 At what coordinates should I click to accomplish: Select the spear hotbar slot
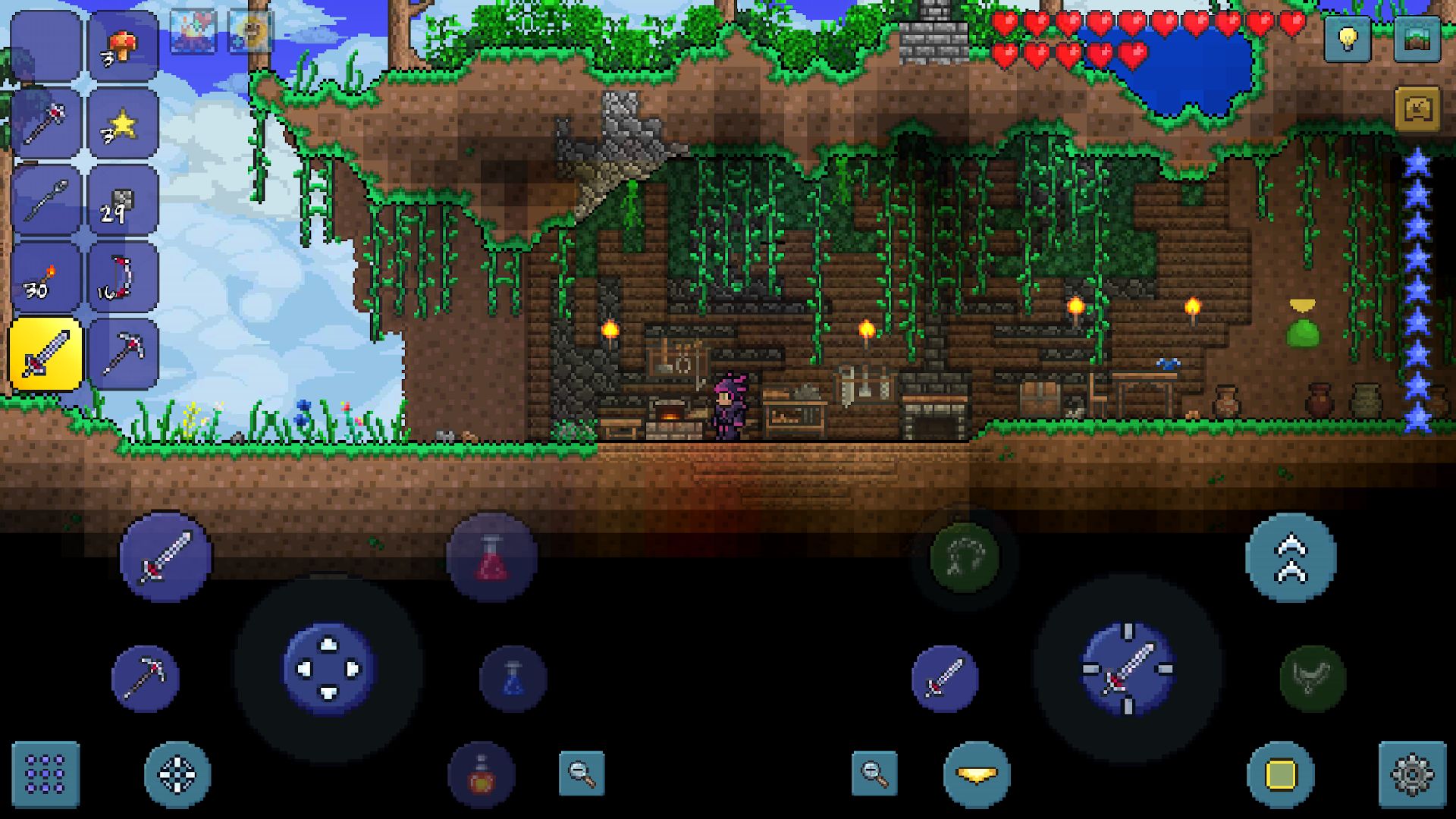(44, 199)
